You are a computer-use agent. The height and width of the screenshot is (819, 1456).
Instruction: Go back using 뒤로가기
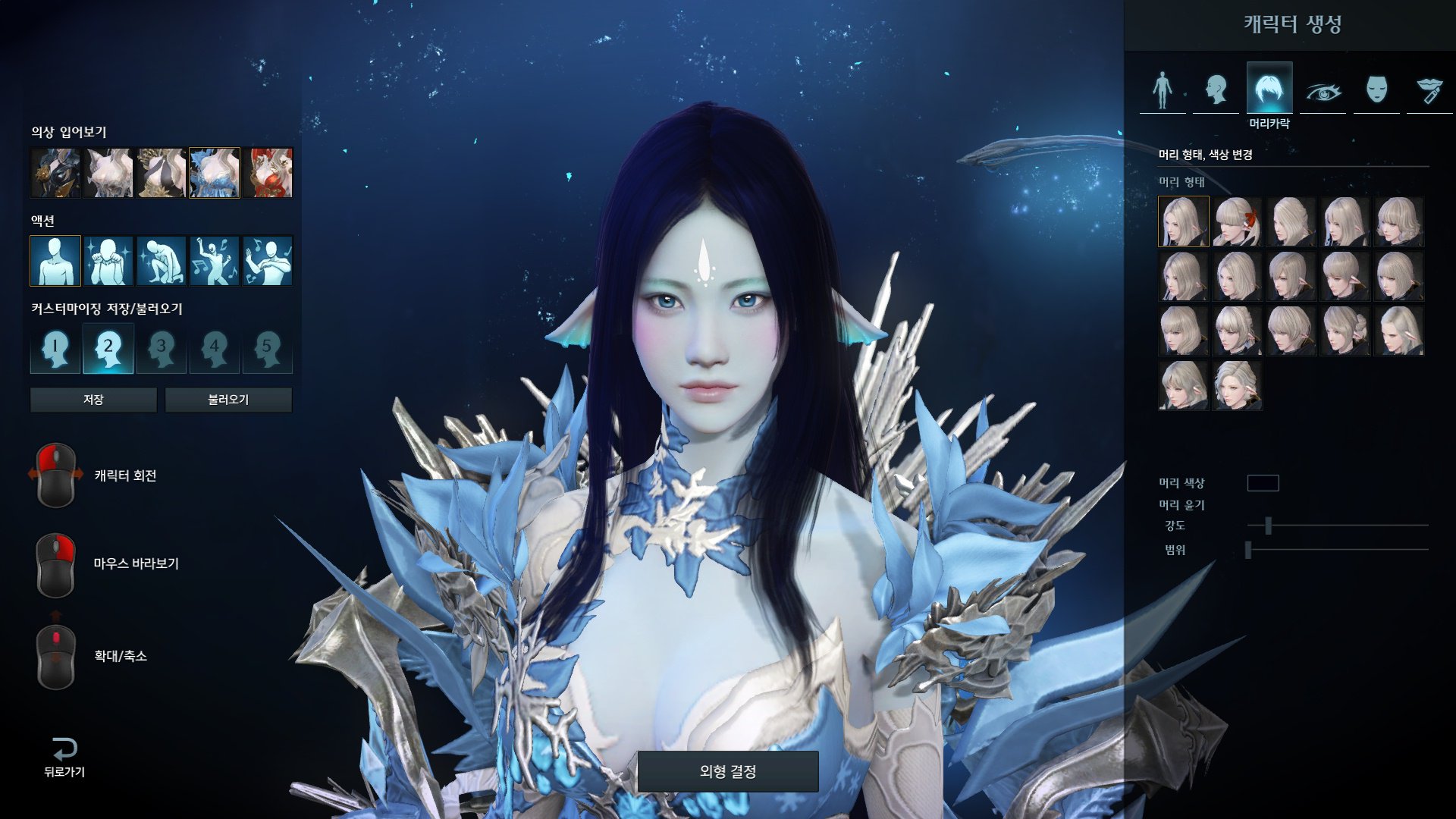click(x=64, y=757)
